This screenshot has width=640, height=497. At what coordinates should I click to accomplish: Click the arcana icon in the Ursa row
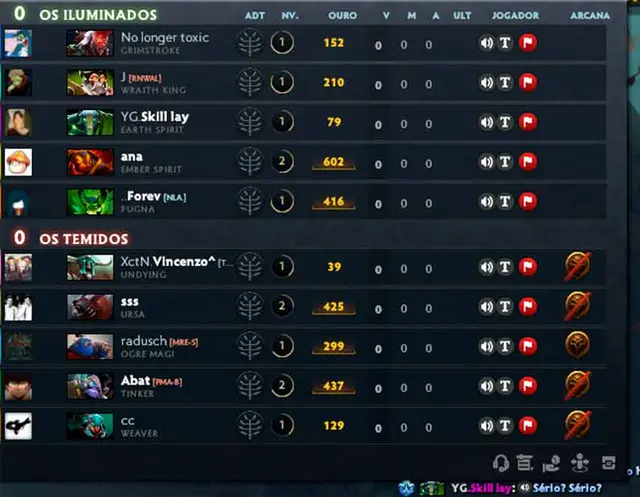click(577, 306)
